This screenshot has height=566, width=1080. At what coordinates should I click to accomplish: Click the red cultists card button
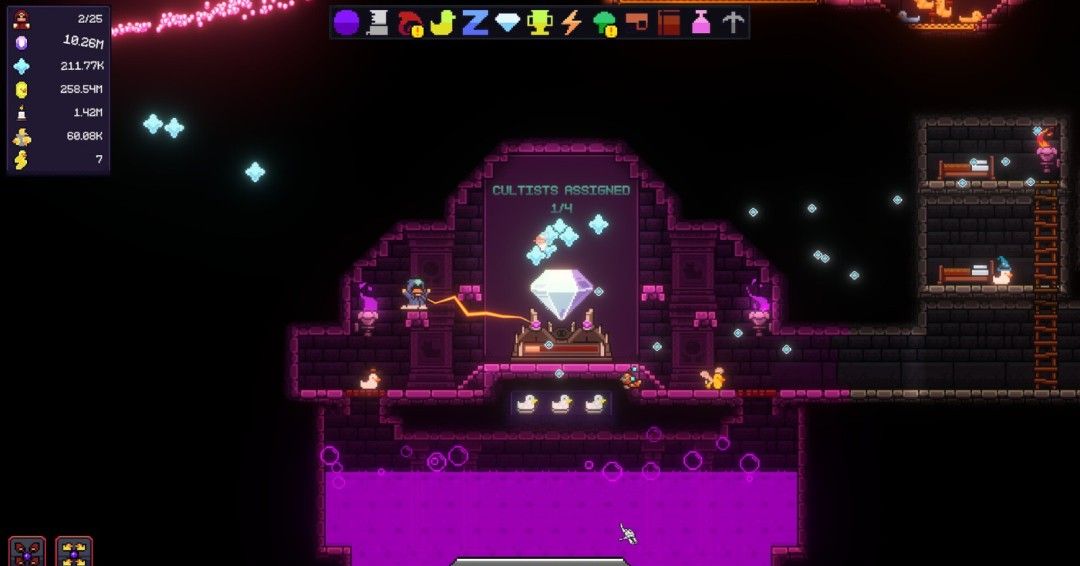click(27, 552)
